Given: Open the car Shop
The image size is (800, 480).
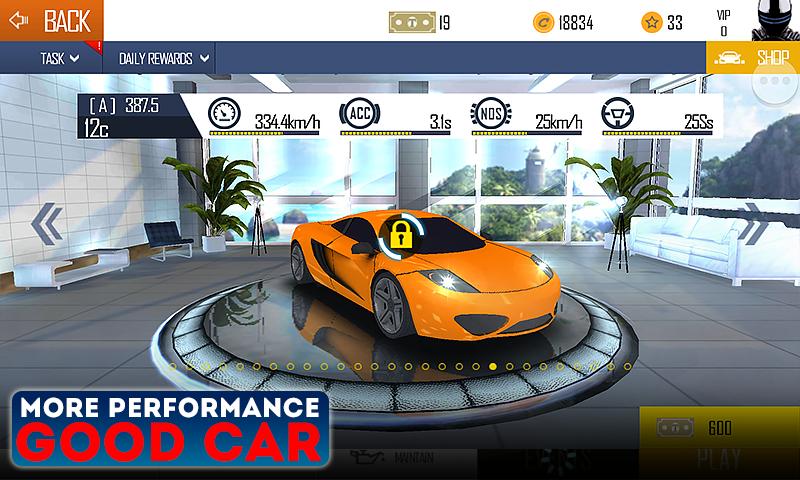Looking at the screenshot, I should point(753,57).
